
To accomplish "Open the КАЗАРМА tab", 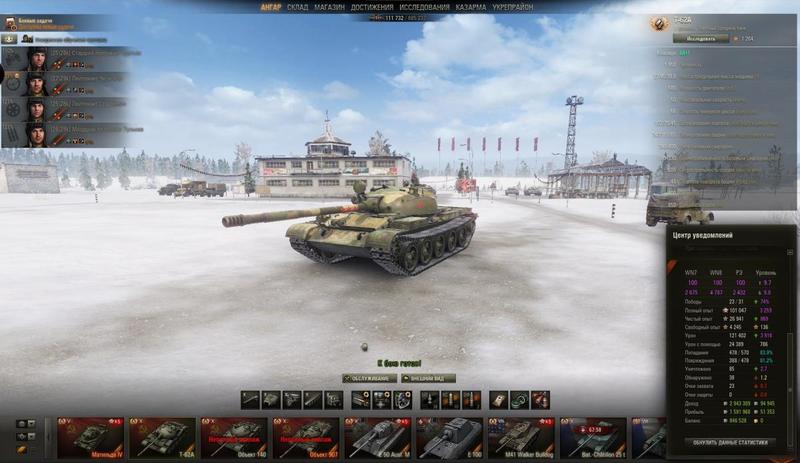I will coord(470,7).
